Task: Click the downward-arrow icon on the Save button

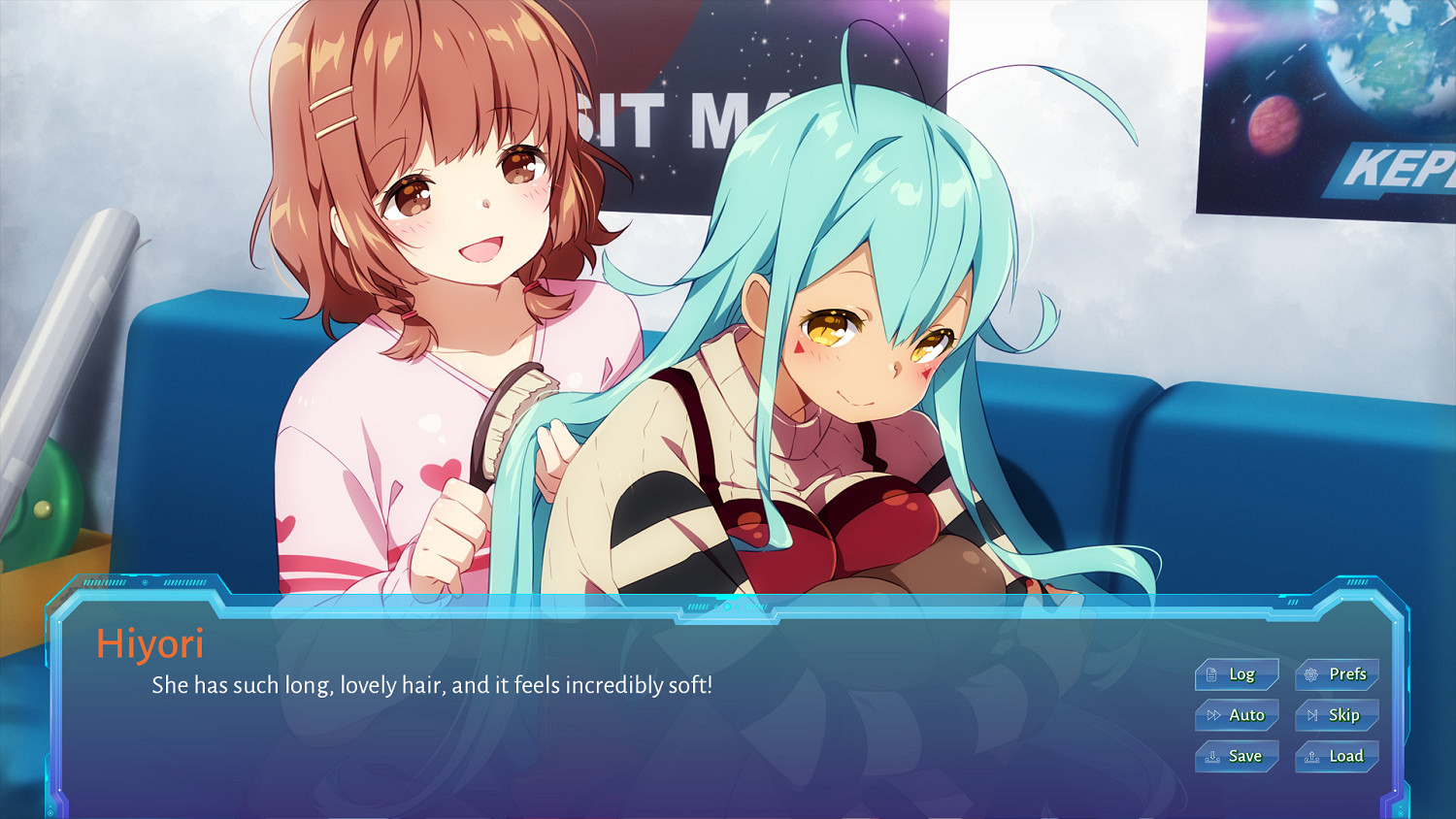Action: pyautogui.click(x=1213, y=757)
